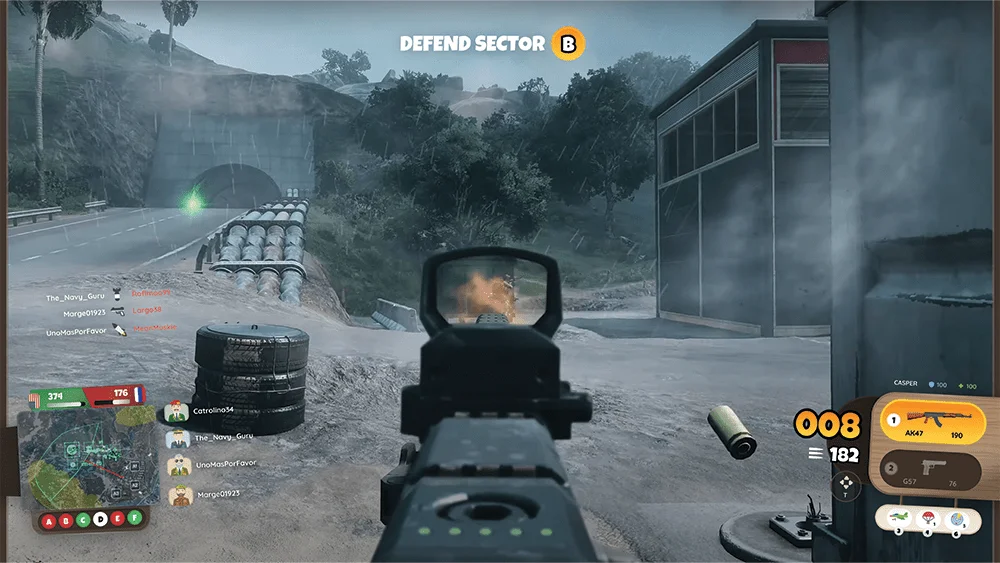Switch to the G57 pistol slot
The height and width of the screenshot is (563, 1000).
[932, 469]
